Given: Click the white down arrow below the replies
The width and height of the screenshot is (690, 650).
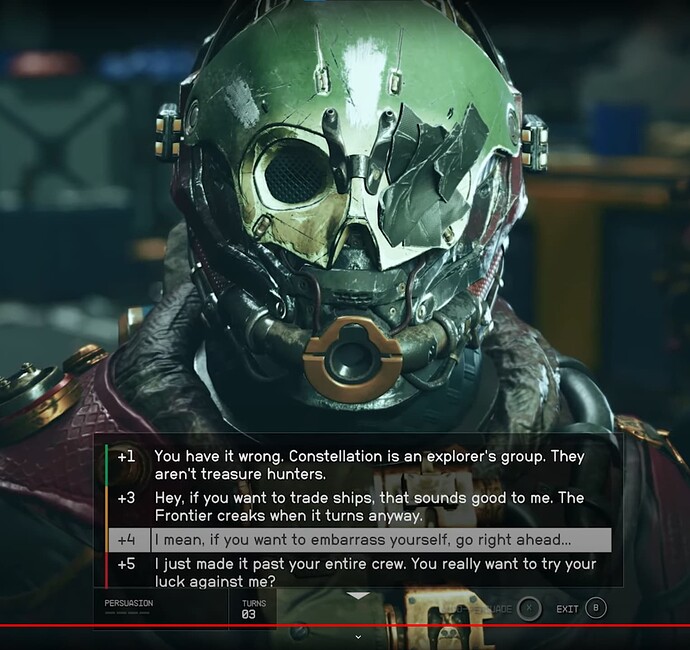Looking at the screenshot, I should [358, 596].
